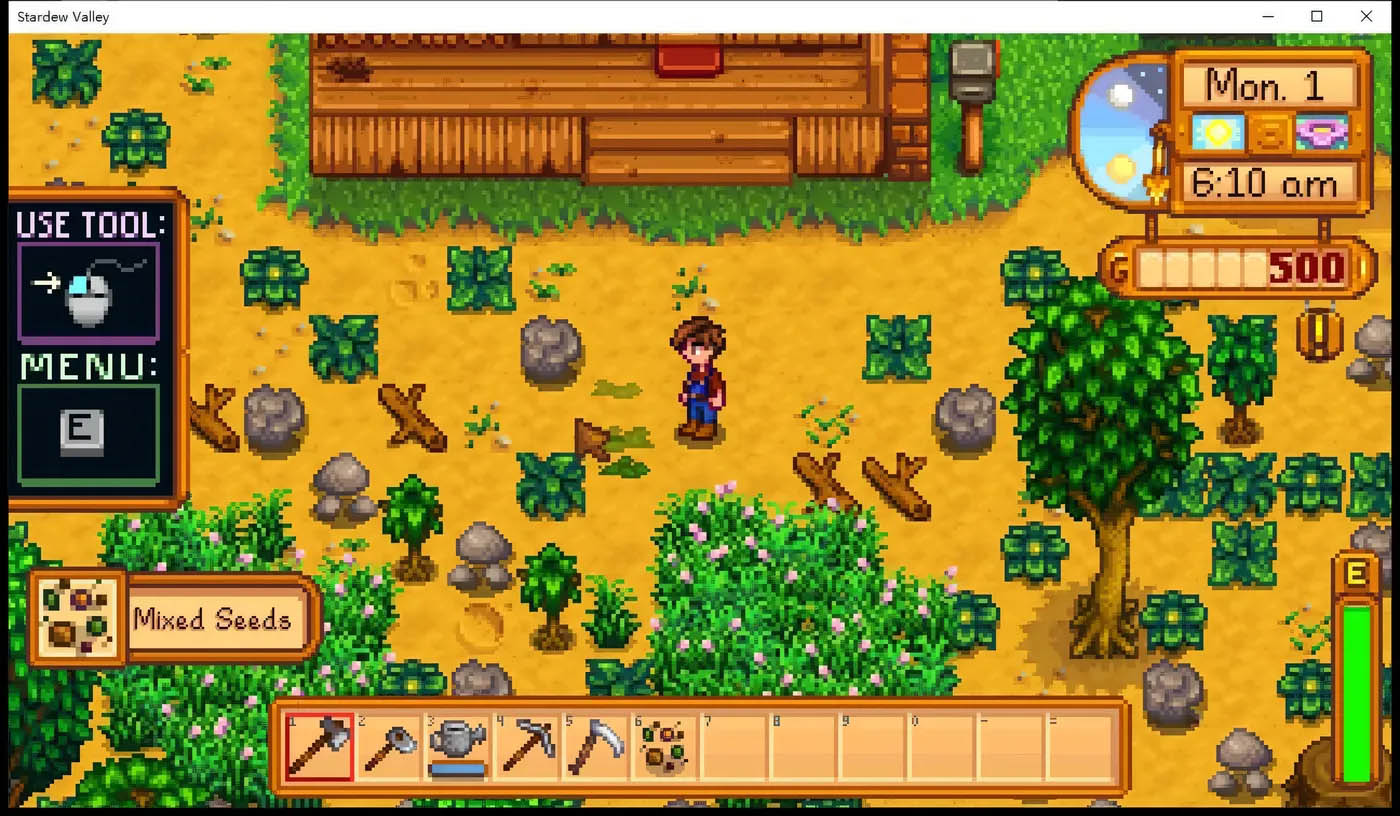Equip the watering can
Screen dimensions: 1400x816
point(457,747)
